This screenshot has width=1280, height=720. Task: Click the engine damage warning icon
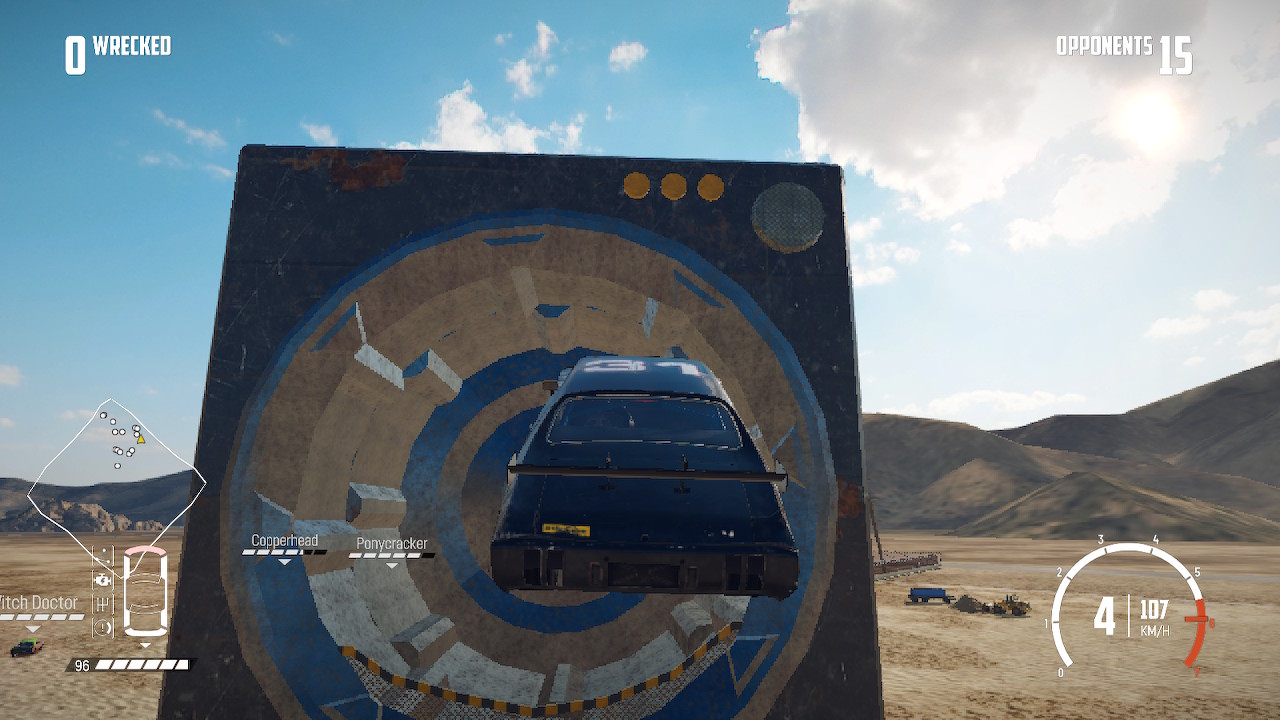click(x=103, y=580)
